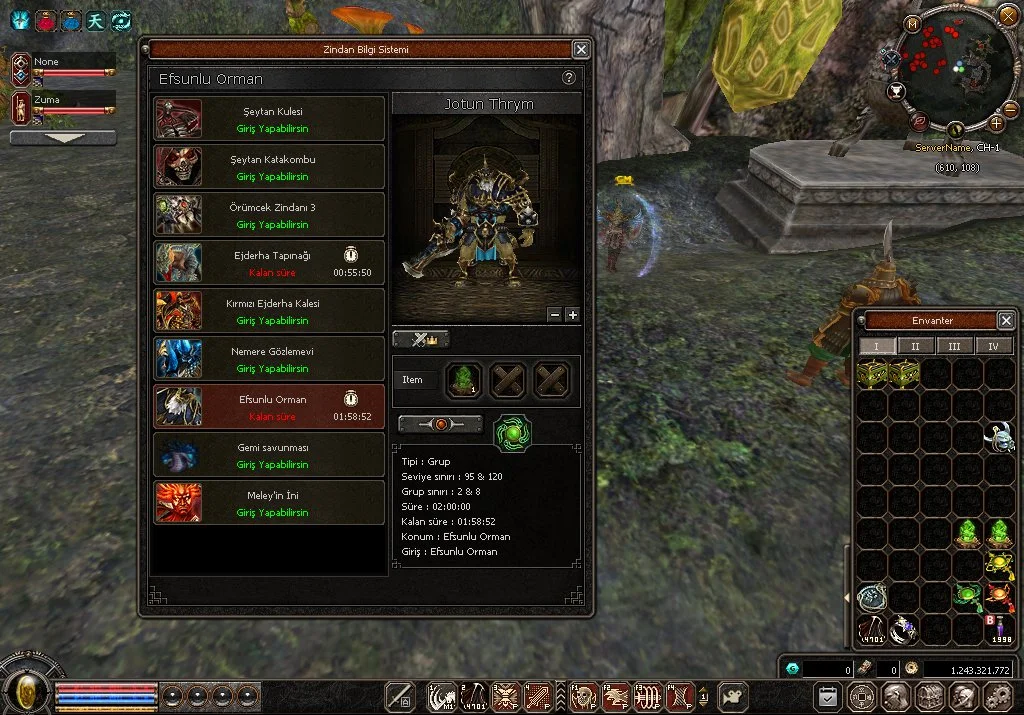
Task: Open inventory tab IV
Action: click(994, 346)
